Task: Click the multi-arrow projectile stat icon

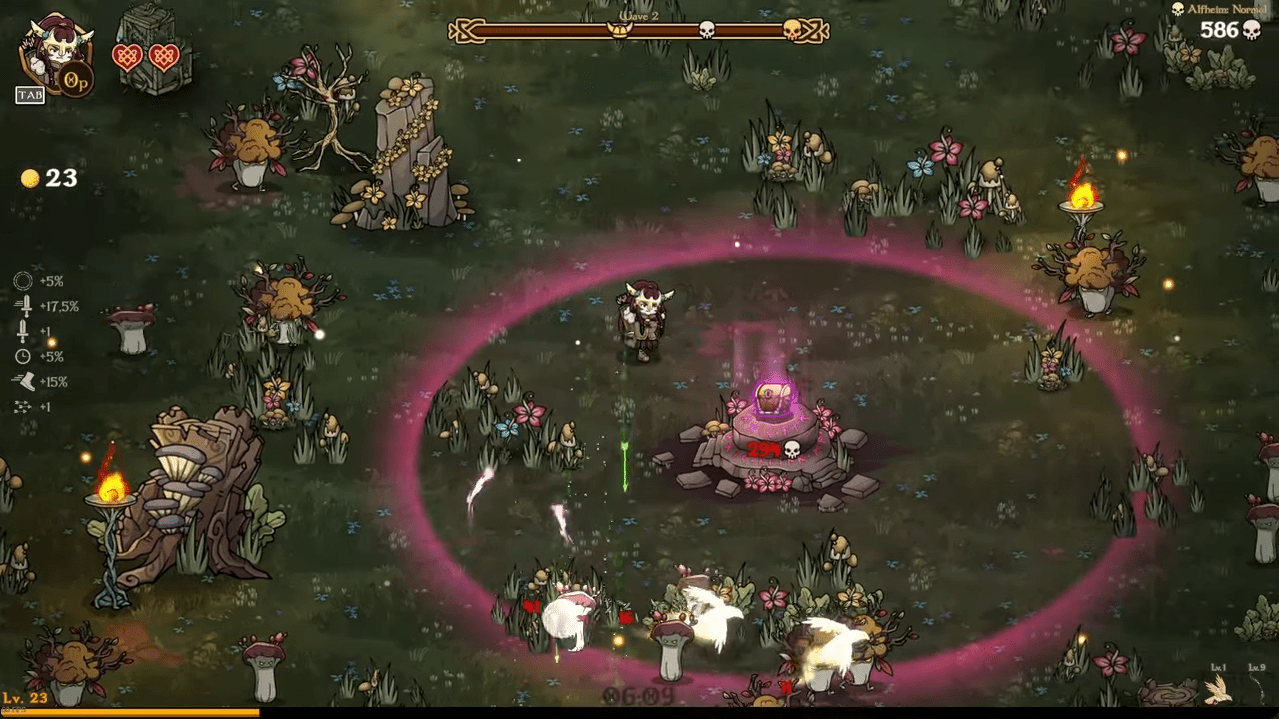Action: coord(23,407)
